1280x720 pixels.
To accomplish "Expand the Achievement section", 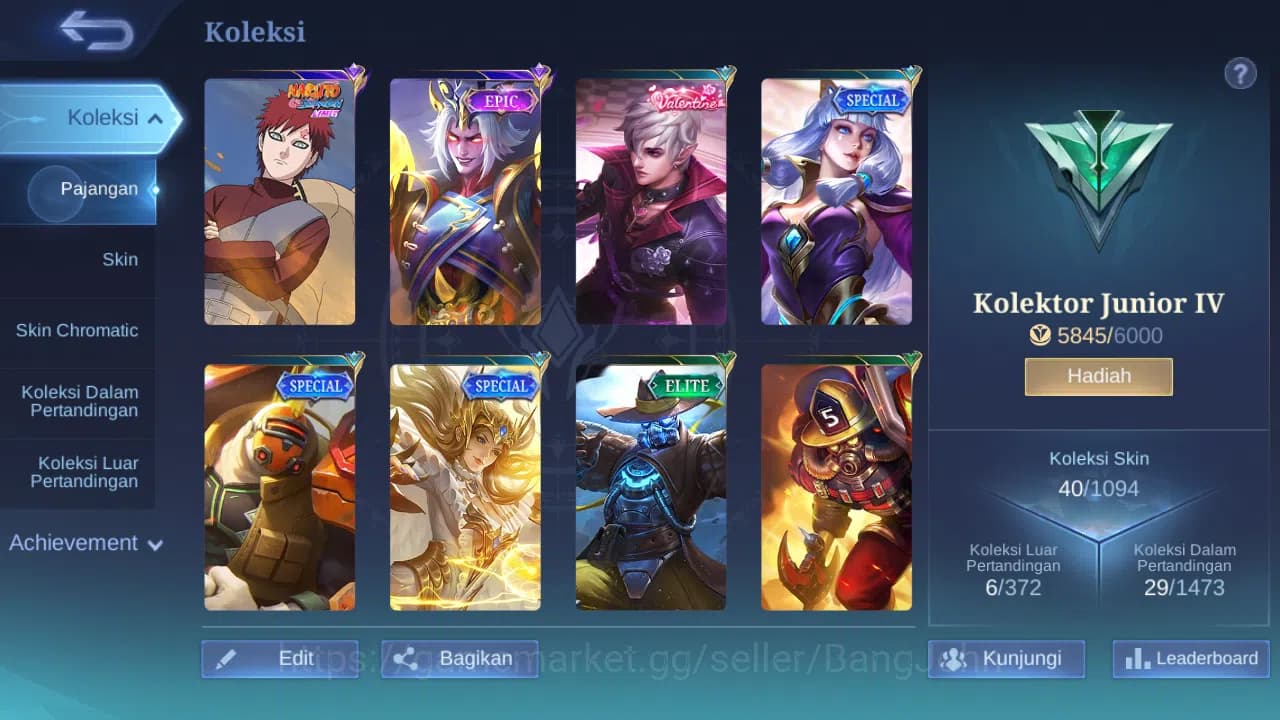I will (85, 543).
